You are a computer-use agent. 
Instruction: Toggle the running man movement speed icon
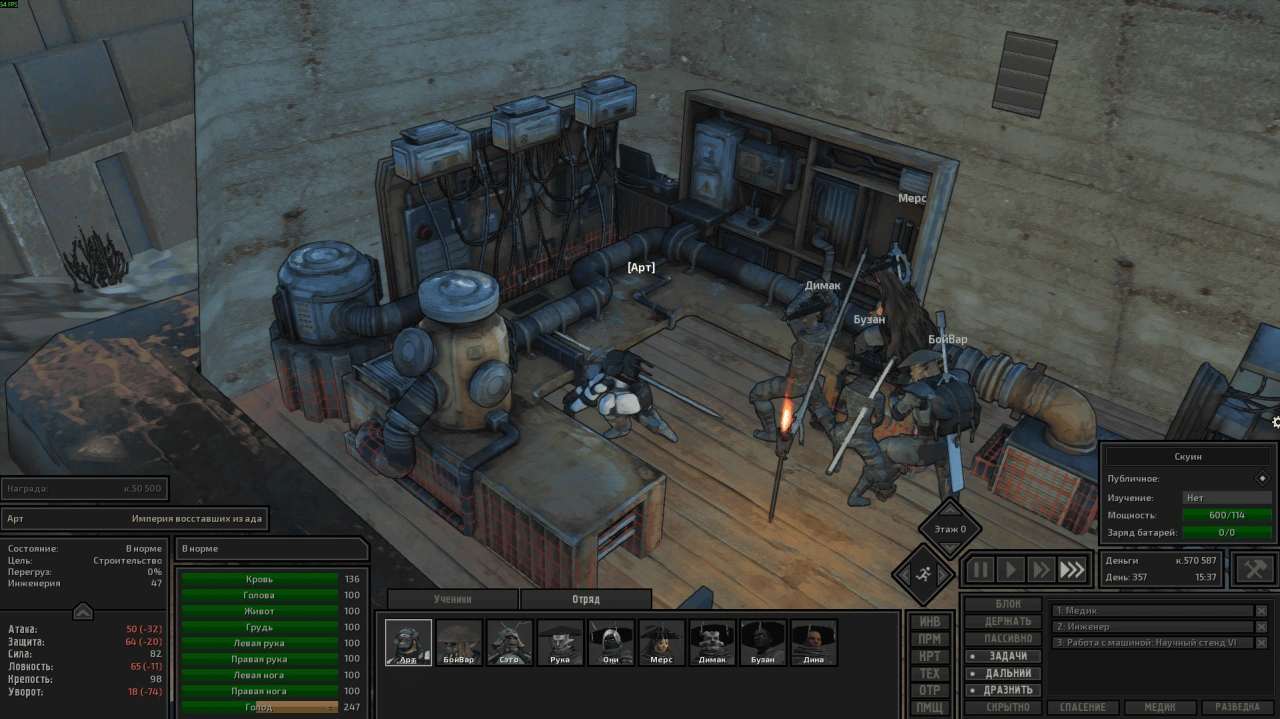921,573
